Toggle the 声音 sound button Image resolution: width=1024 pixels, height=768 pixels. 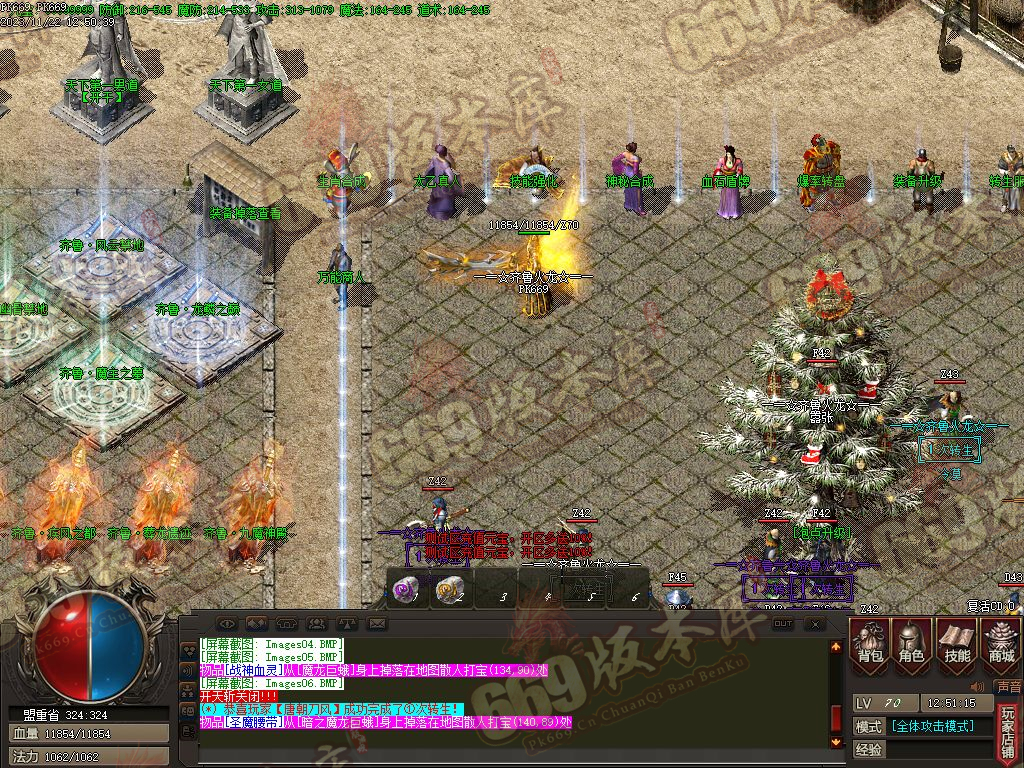pyautogui.click(x=1009, y=688)
